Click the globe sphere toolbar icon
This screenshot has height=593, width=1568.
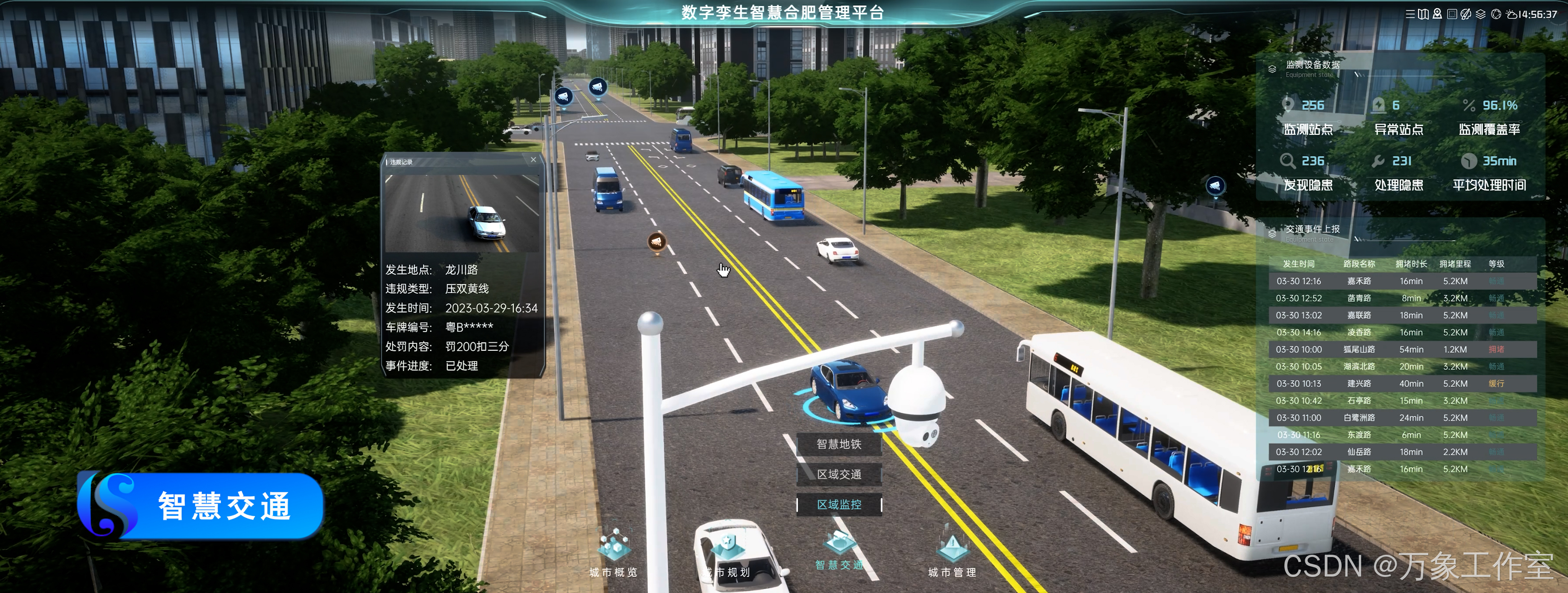[x=1496, y=14]
